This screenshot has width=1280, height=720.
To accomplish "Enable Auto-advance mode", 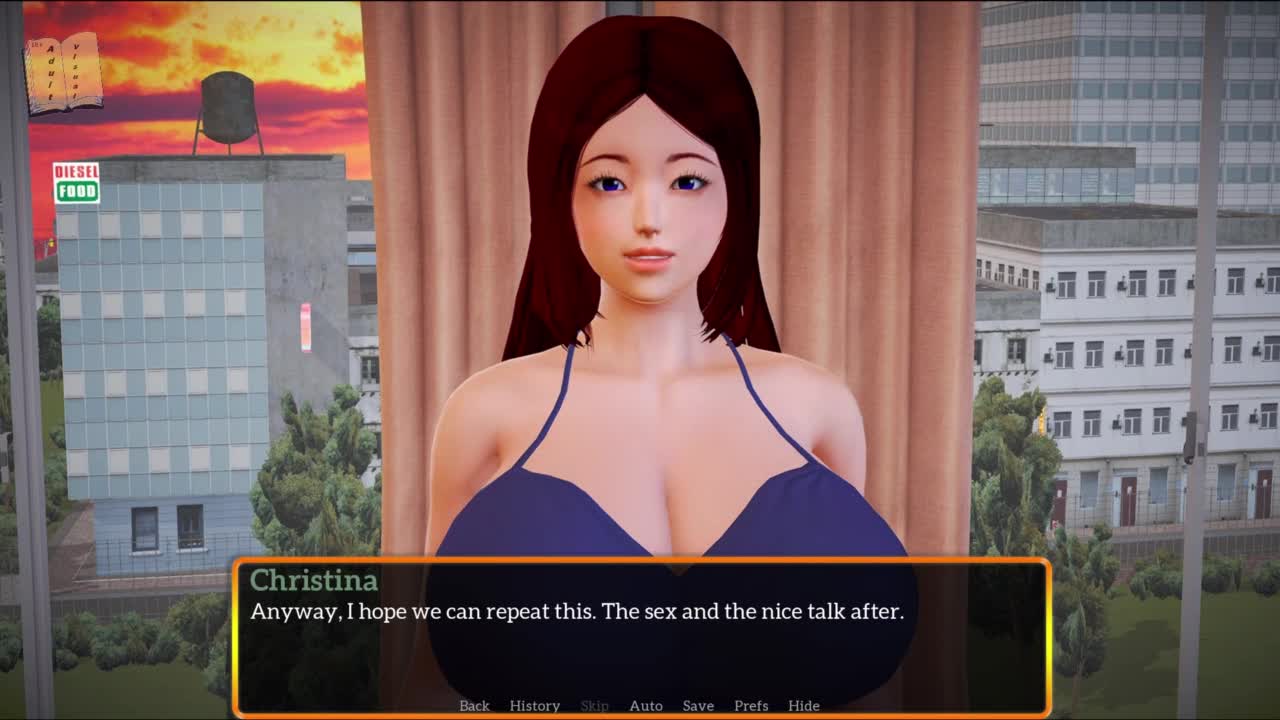I will tap(645, 705).
